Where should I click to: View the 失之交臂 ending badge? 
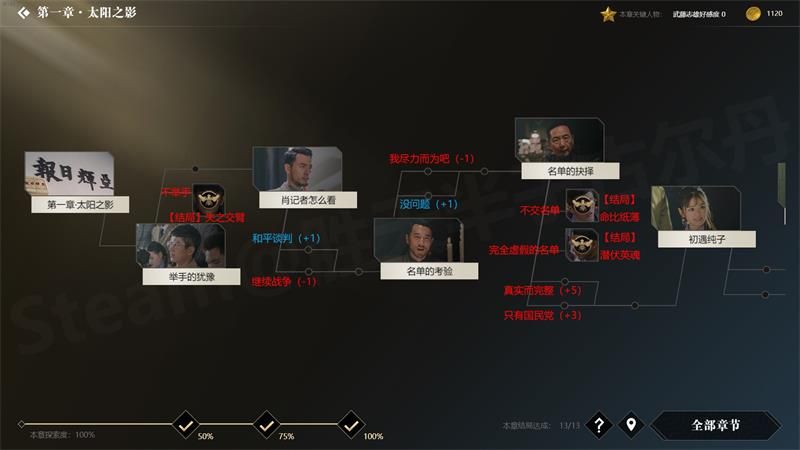208,199
